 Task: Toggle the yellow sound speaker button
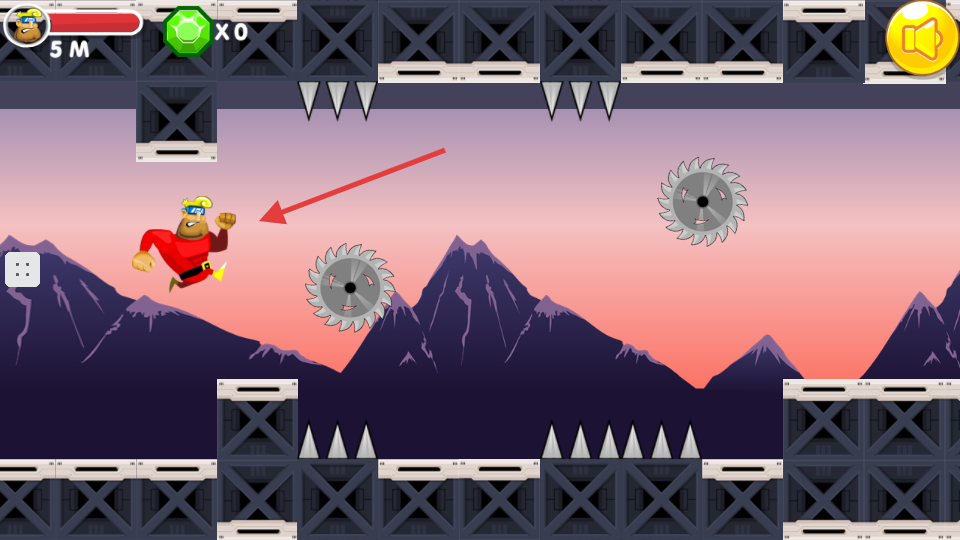click(x=921, y=38)
